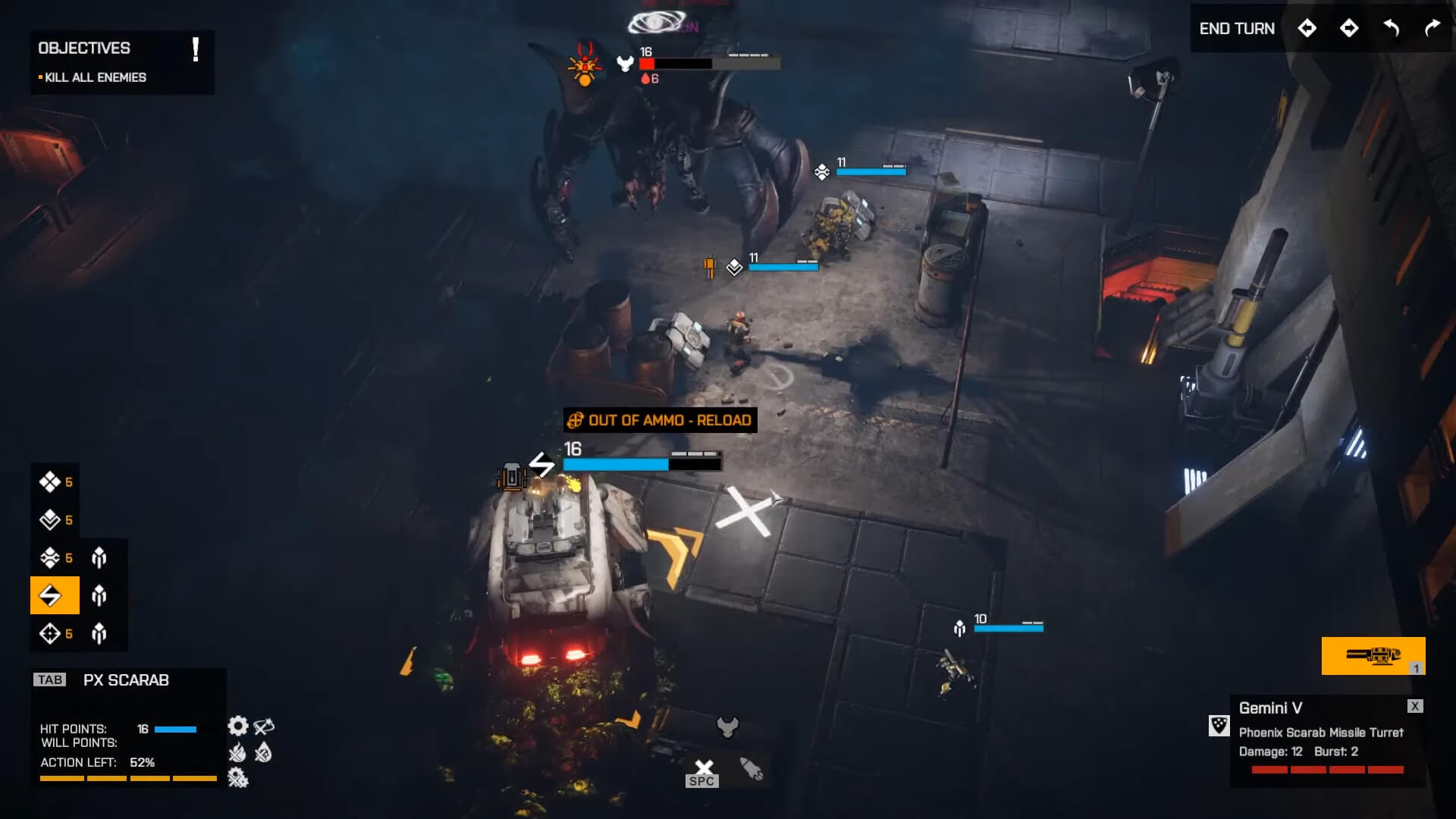1456x819 pixels.
Task: Click the layered chevron ability below it
Action: [49, 520]
